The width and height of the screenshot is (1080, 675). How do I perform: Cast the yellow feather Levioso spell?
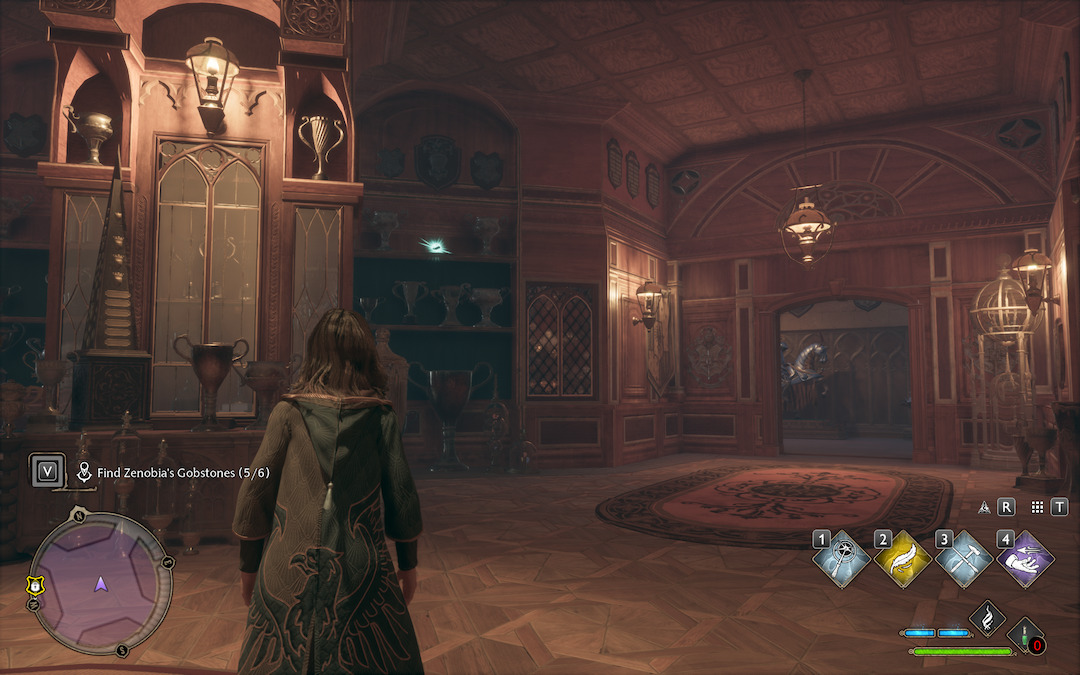tap(903, 560)
